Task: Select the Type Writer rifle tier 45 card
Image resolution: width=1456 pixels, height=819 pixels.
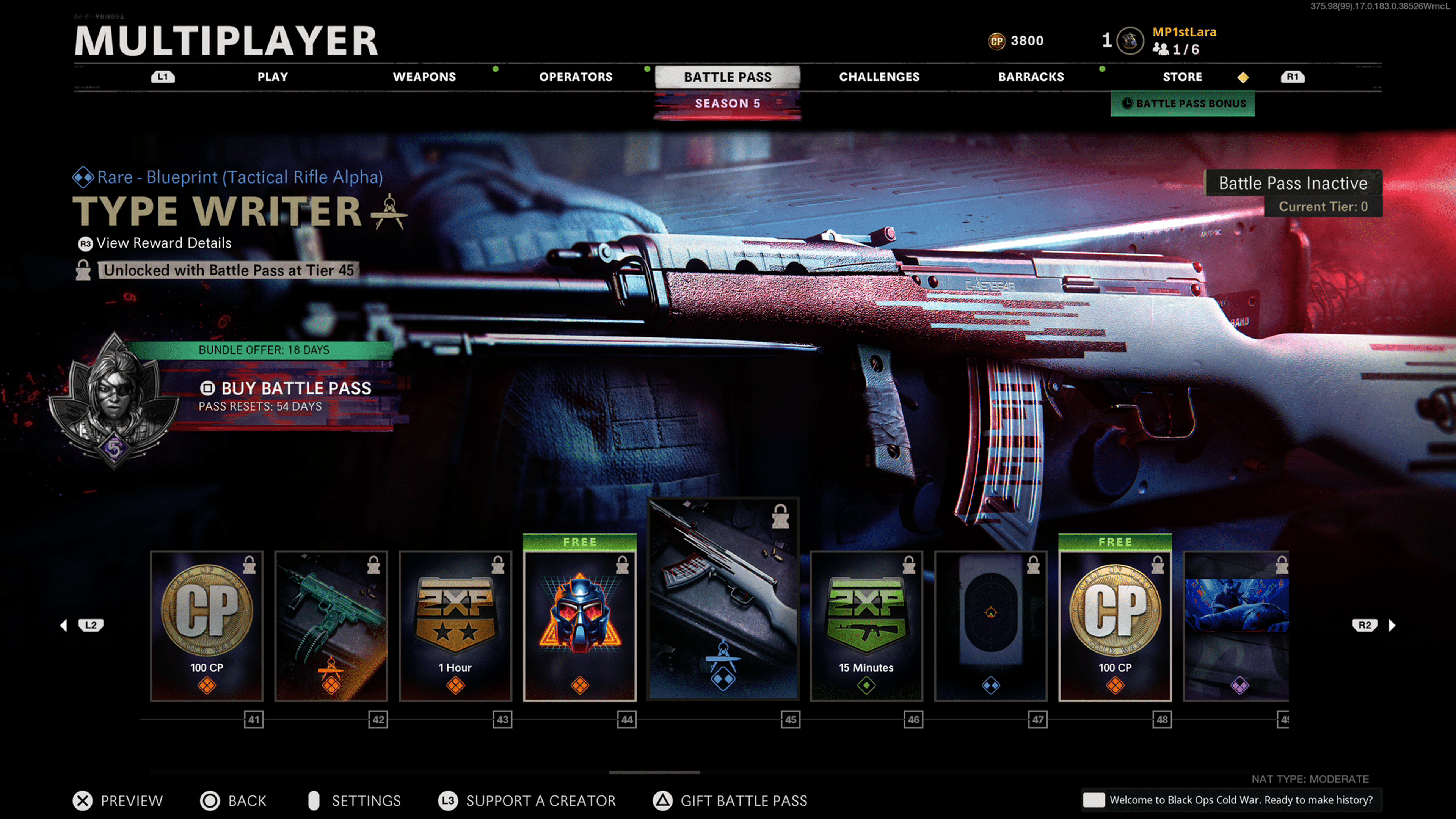Action: (x=723, y=599)
